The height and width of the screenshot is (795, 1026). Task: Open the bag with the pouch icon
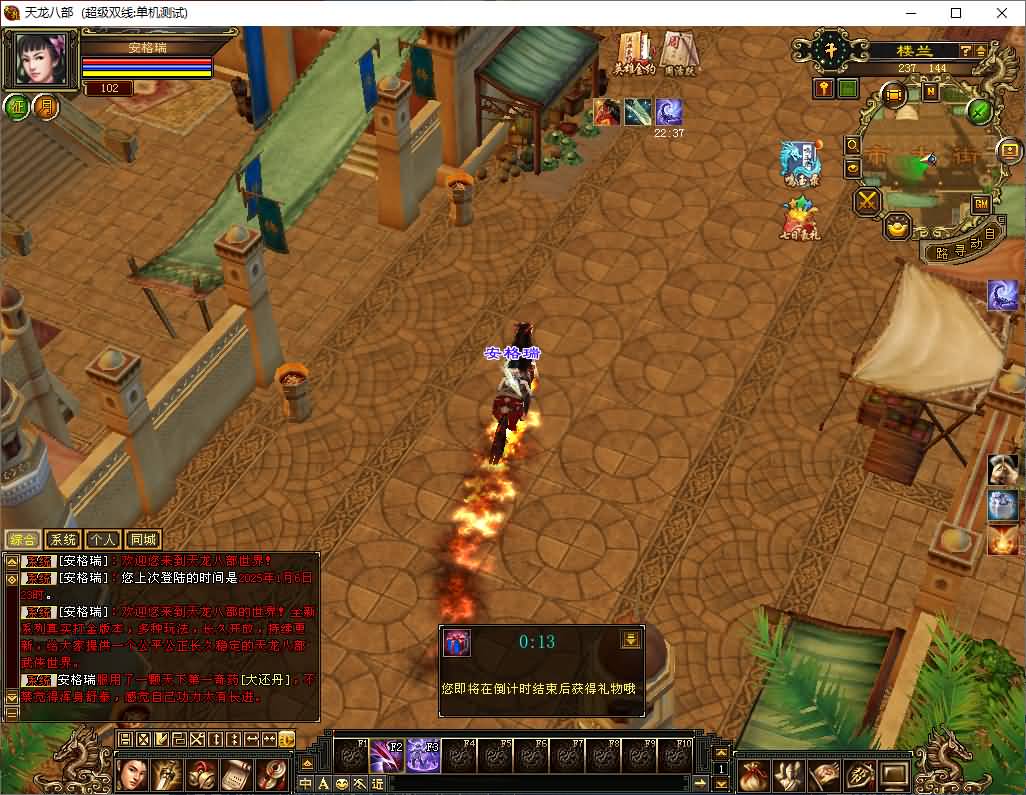[x=754, y=775]
